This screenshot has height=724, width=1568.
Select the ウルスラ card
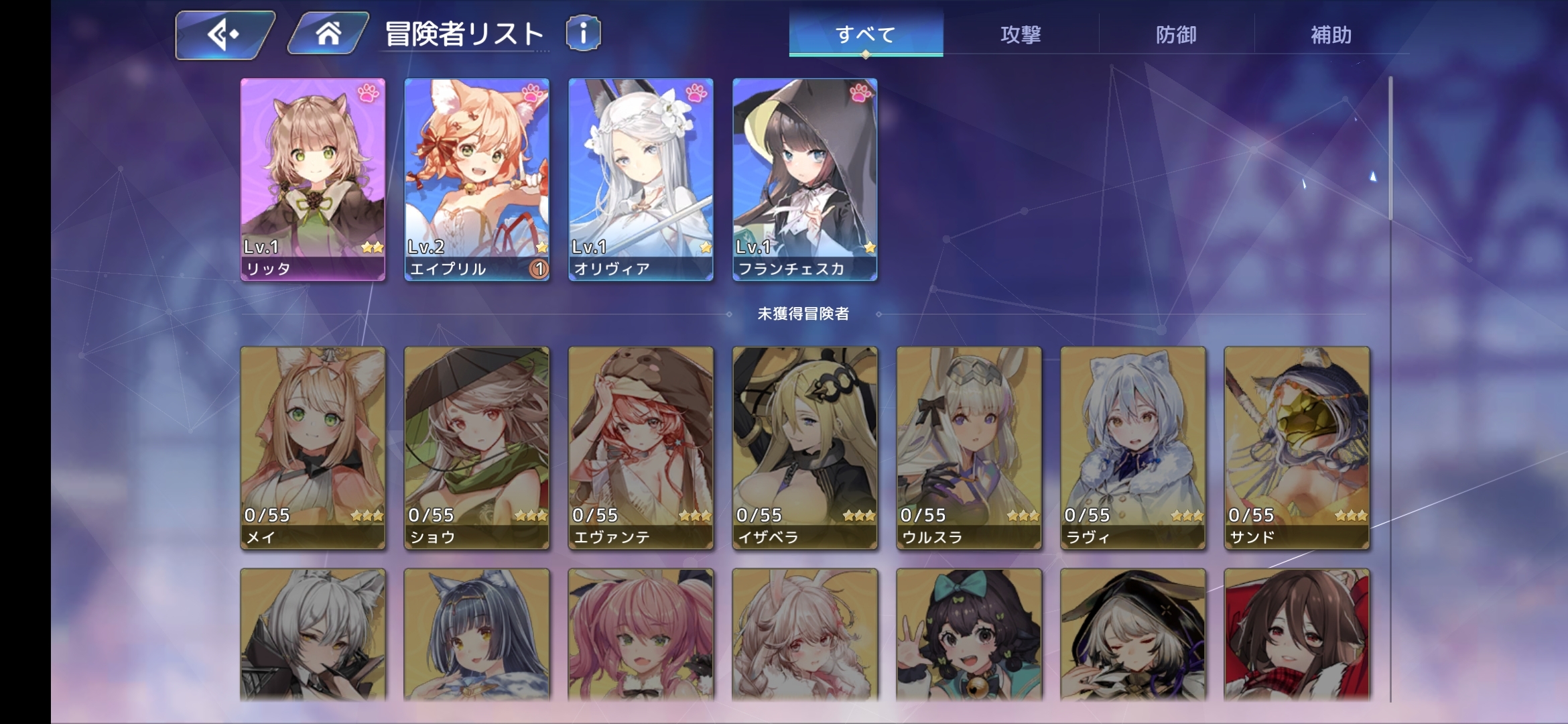click(x=969, y=447)
